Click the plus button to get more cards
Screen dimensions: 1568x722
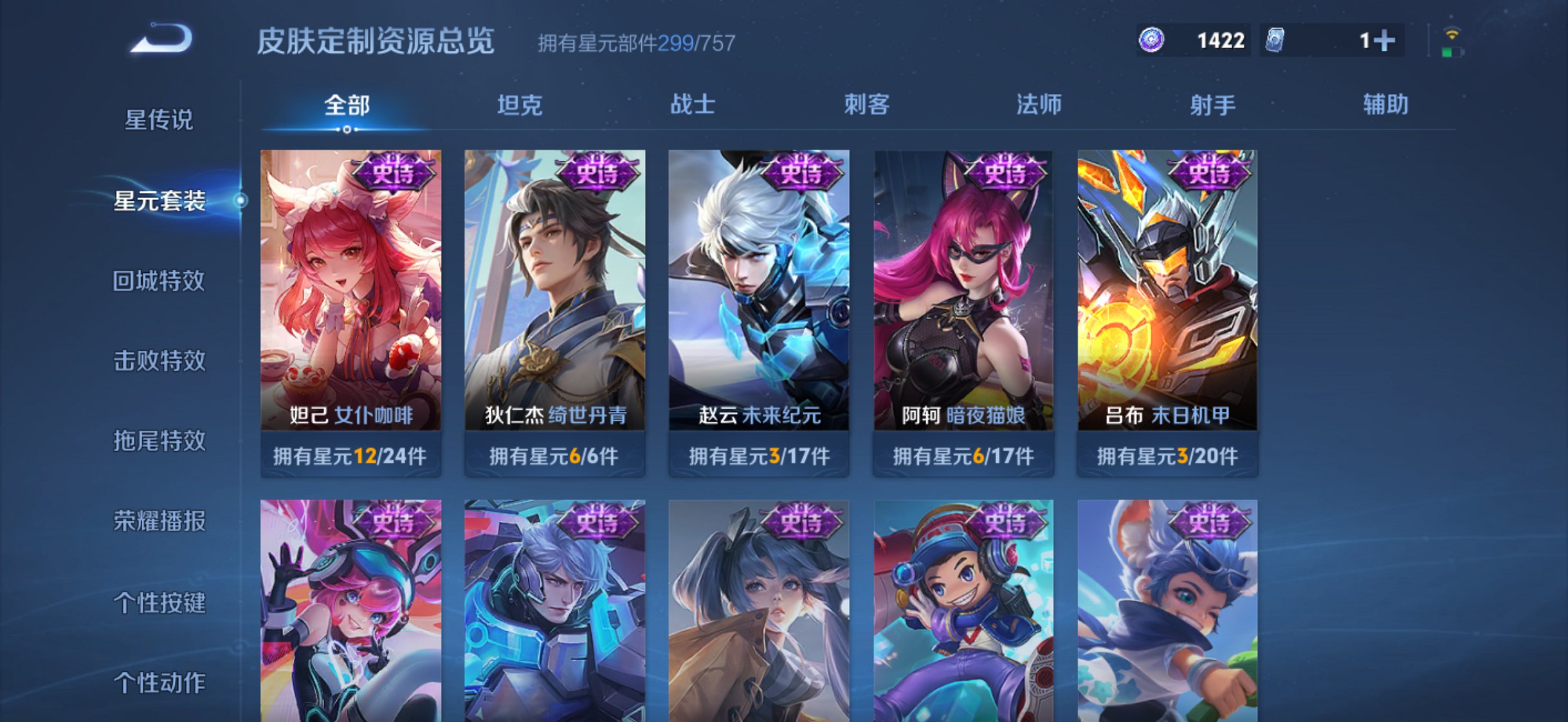(1385, 41)
